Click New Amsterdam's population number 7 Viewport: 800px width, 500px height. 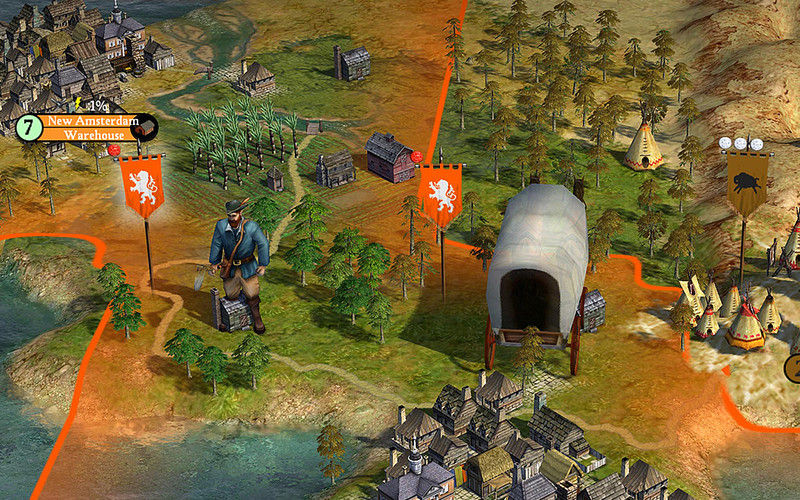click(29, 128)
